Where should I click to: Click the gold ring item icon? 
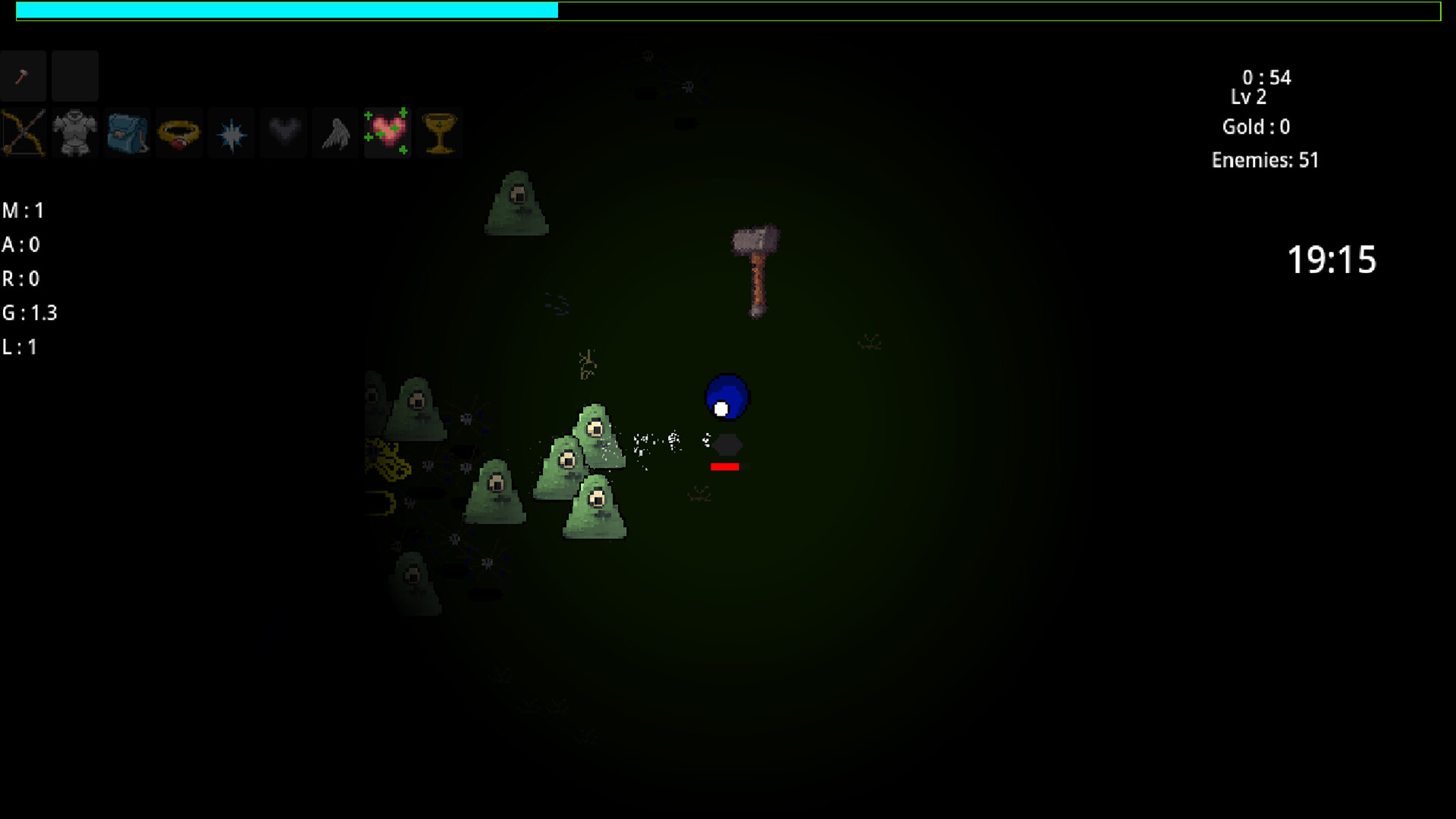click(x=179, y=133)
